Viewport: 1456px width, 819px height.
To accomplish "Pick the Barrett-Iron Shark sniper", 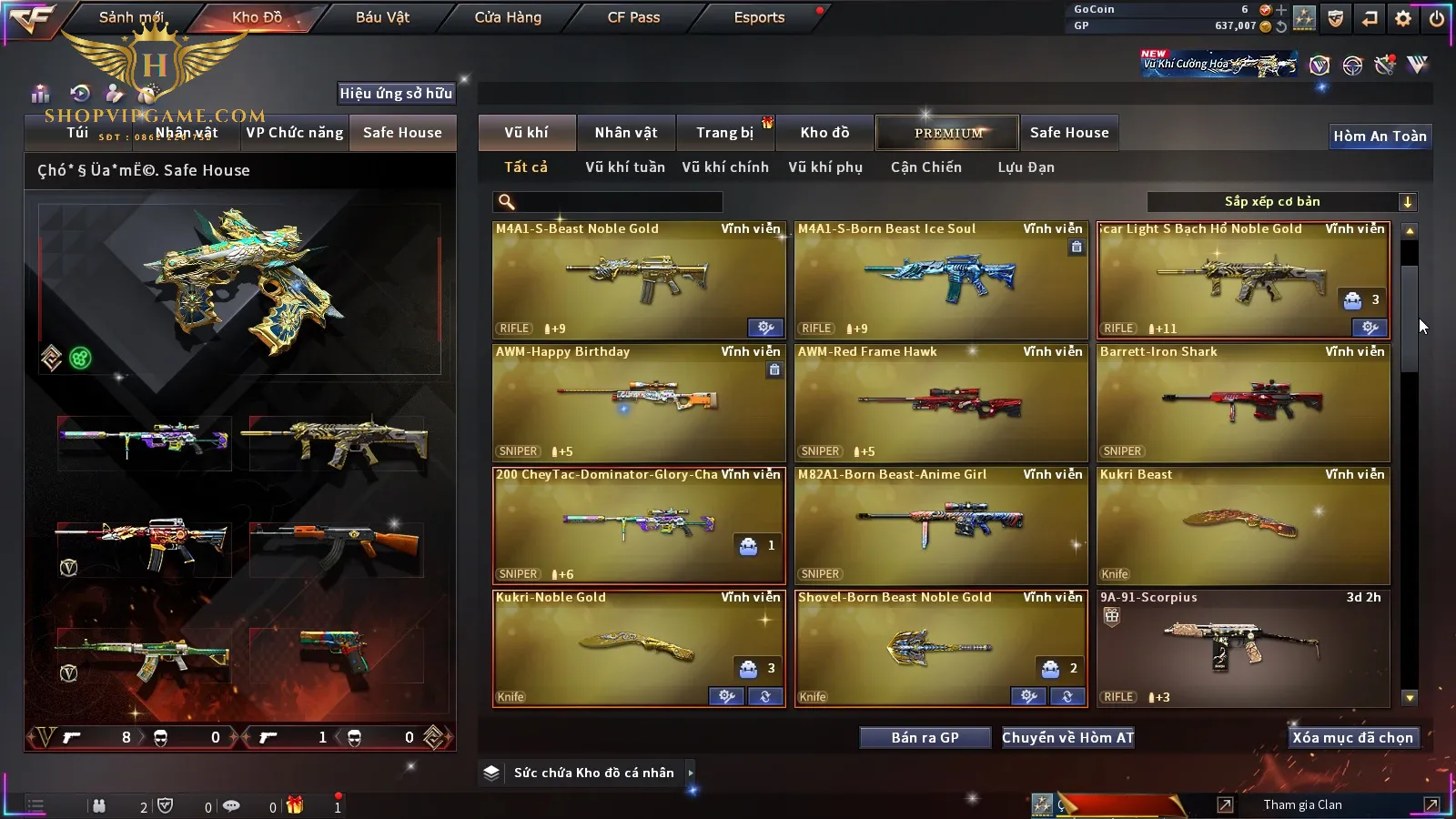I will [1242, 403].
